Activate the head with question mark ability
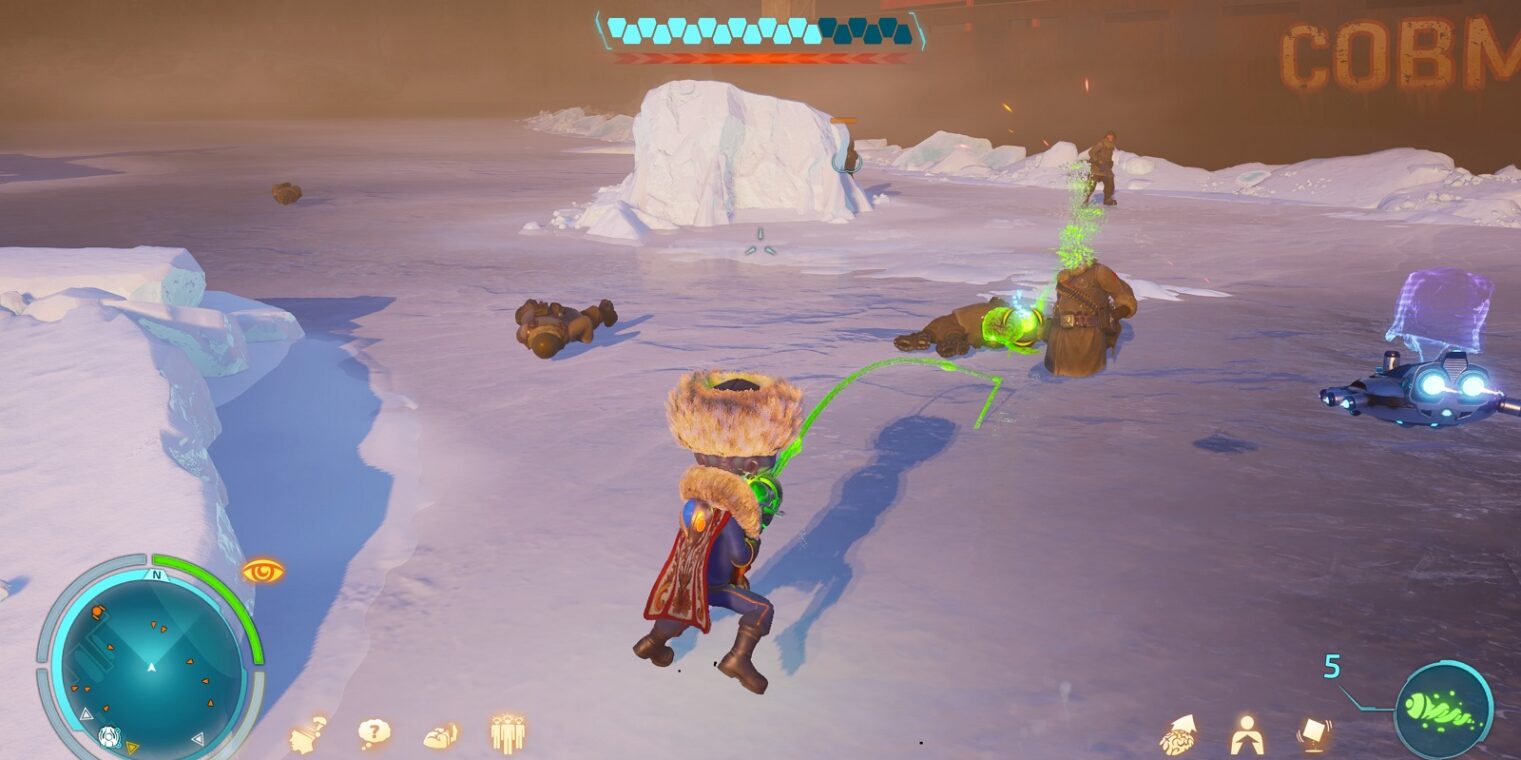This screenshot has width=1521, height=760. click(308, 733)
